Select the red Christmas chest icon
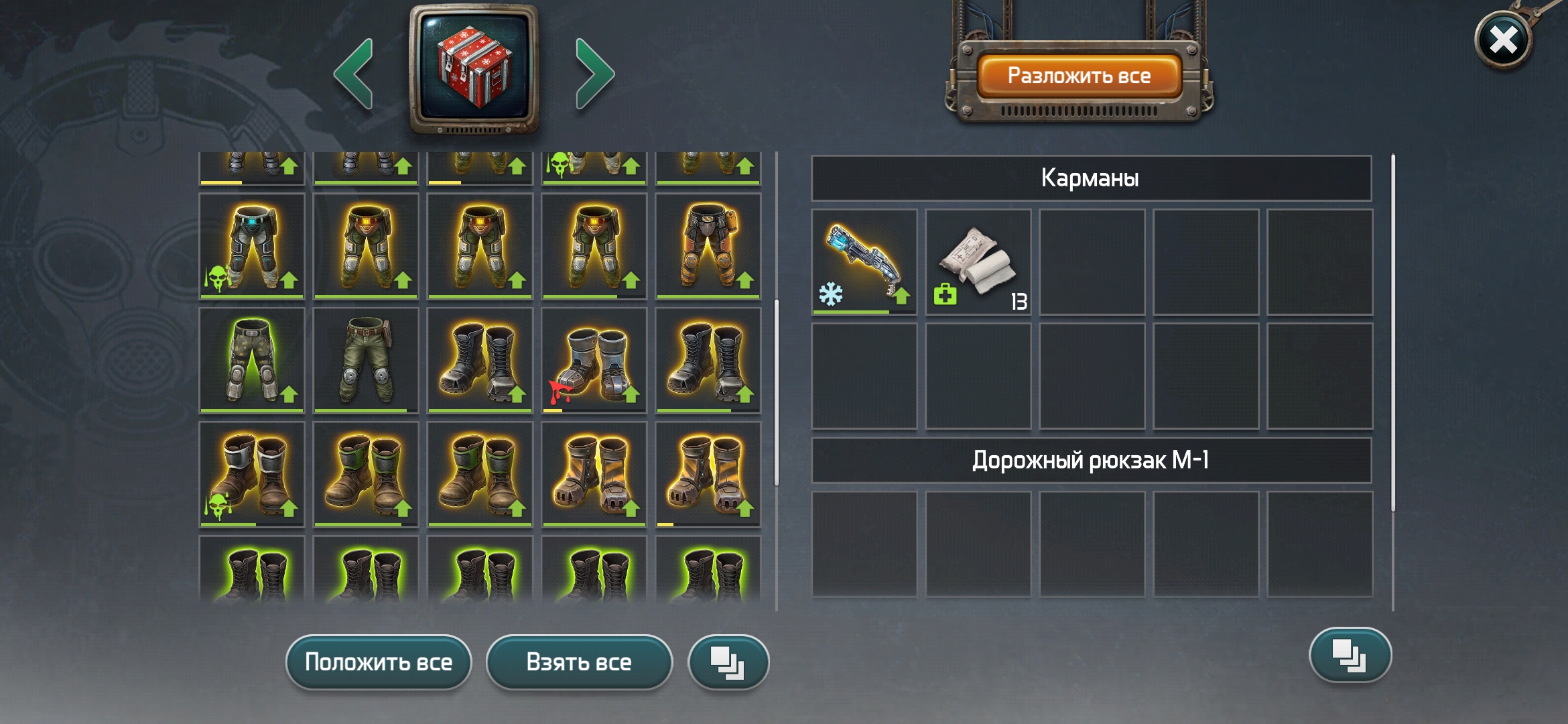The image size is (1568, 724). [474, 67]
